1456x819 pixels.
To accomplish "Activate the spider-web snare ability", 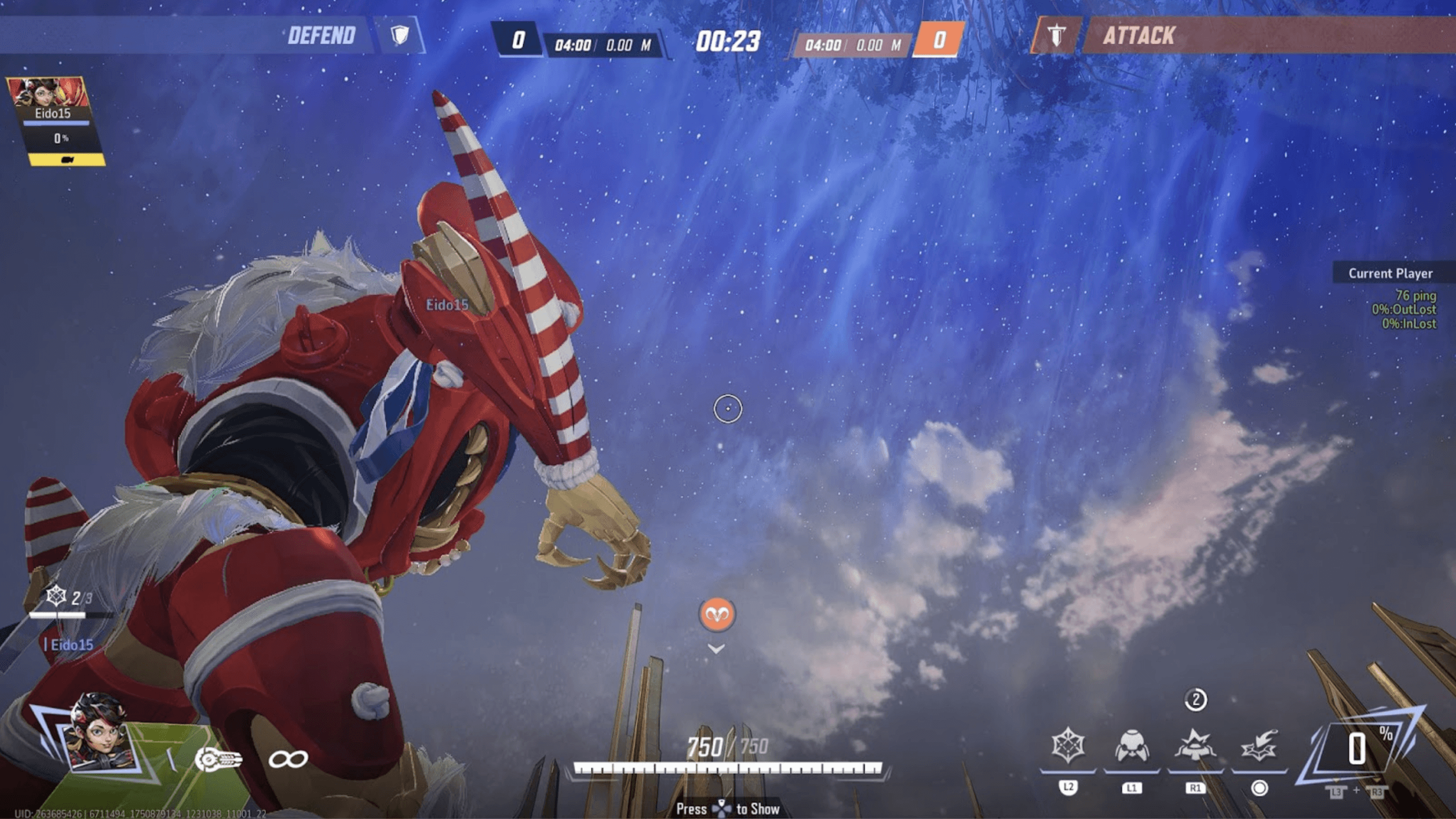I will (x=1068, y=745).
